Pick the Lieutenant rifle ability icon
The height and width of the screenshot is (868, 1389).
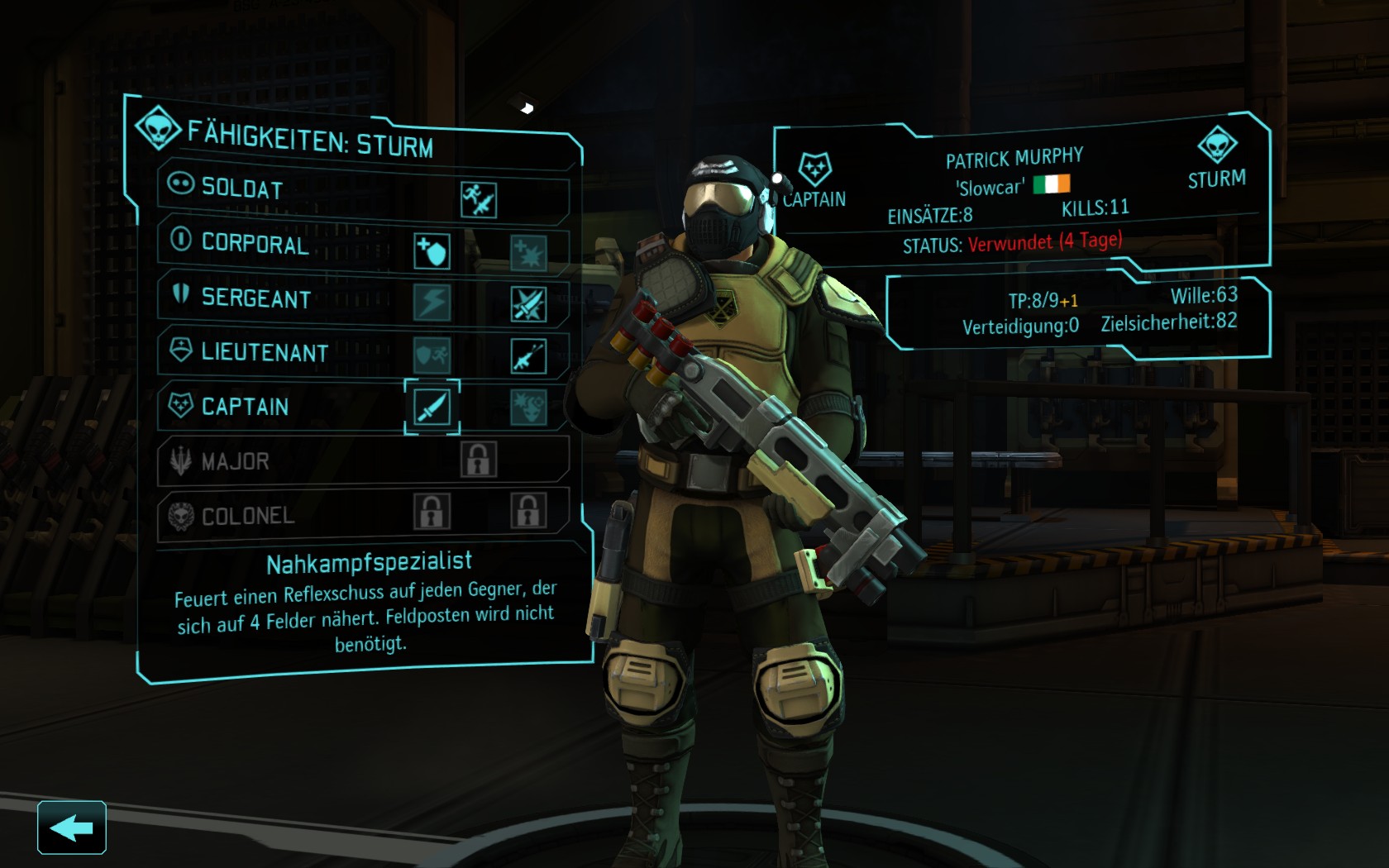tap(528, 356)
